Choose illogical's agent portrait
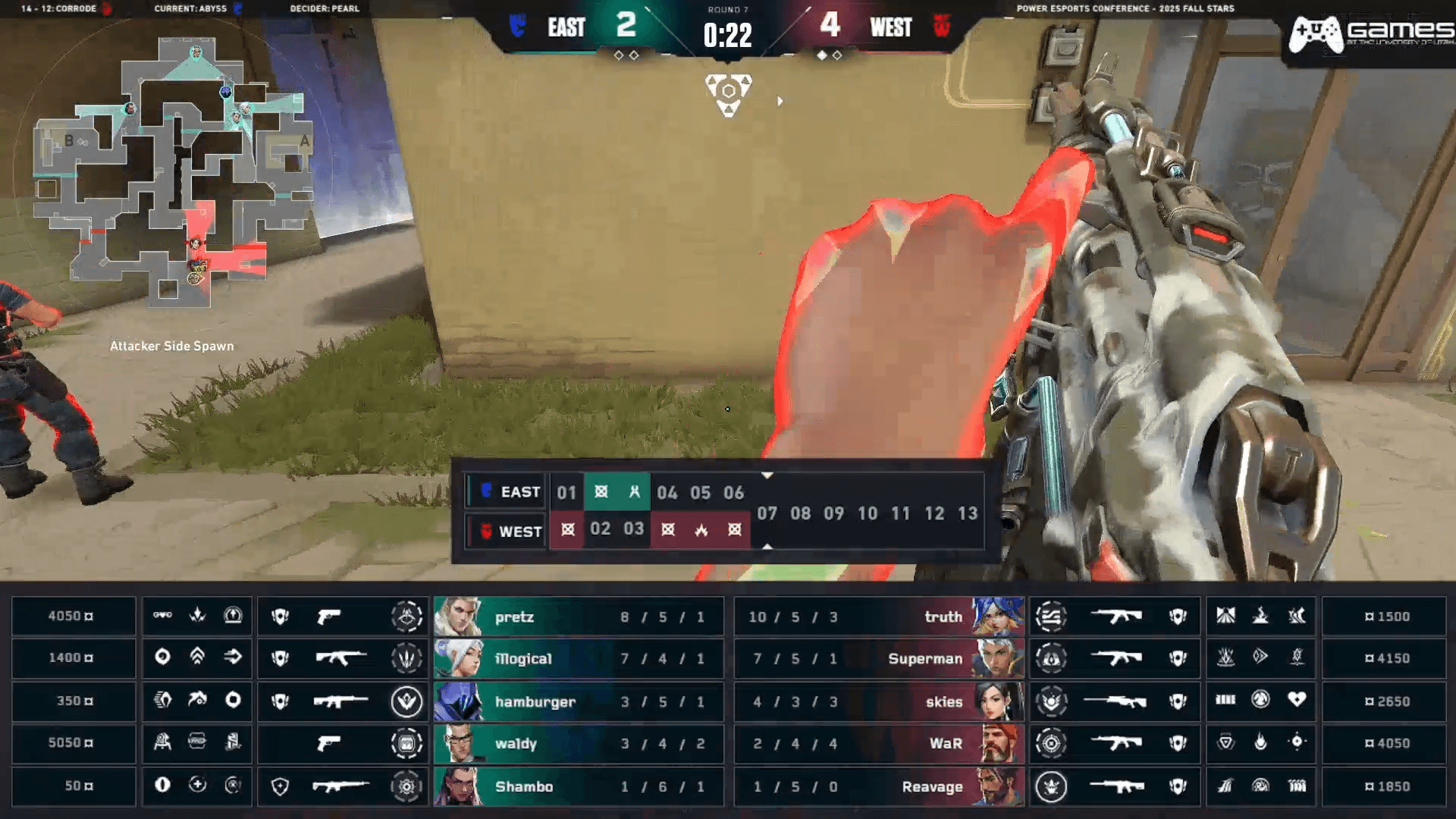Image resolution: width=1456 pixels, height=819 pixels. 457,658
